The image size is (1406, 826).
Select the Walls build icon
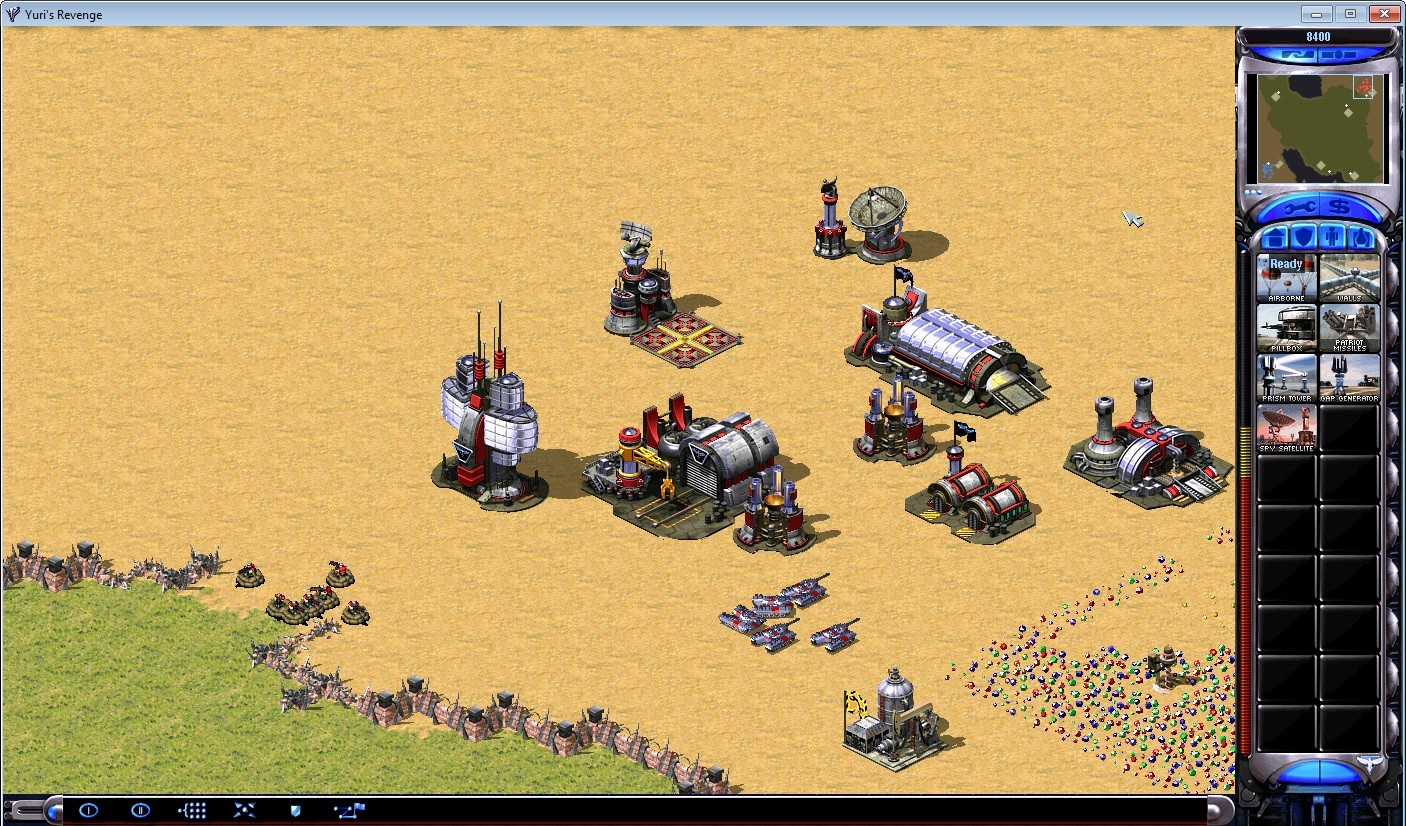tap(1349, 275)
